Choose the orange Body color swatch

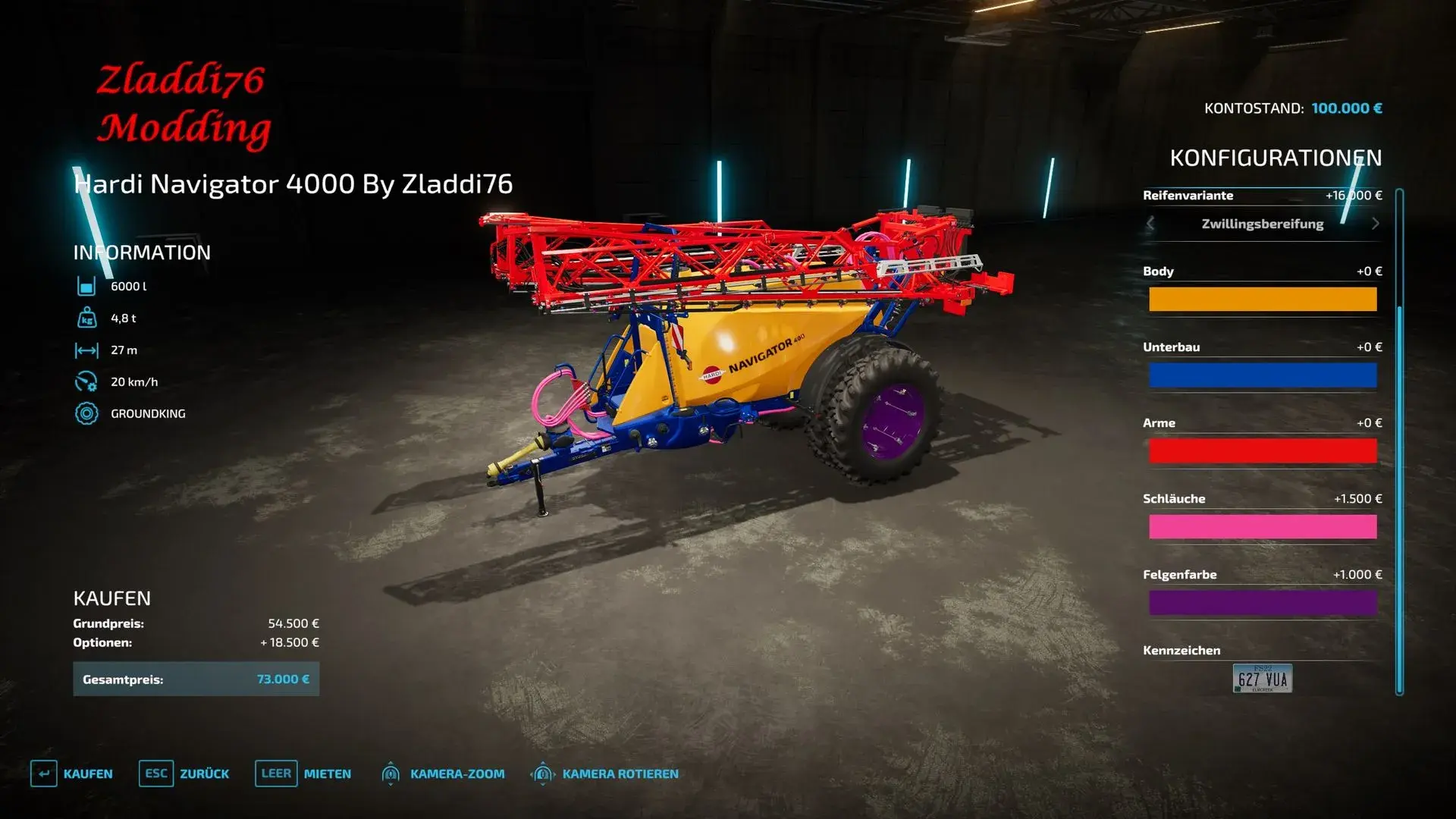coord(1263,300)
